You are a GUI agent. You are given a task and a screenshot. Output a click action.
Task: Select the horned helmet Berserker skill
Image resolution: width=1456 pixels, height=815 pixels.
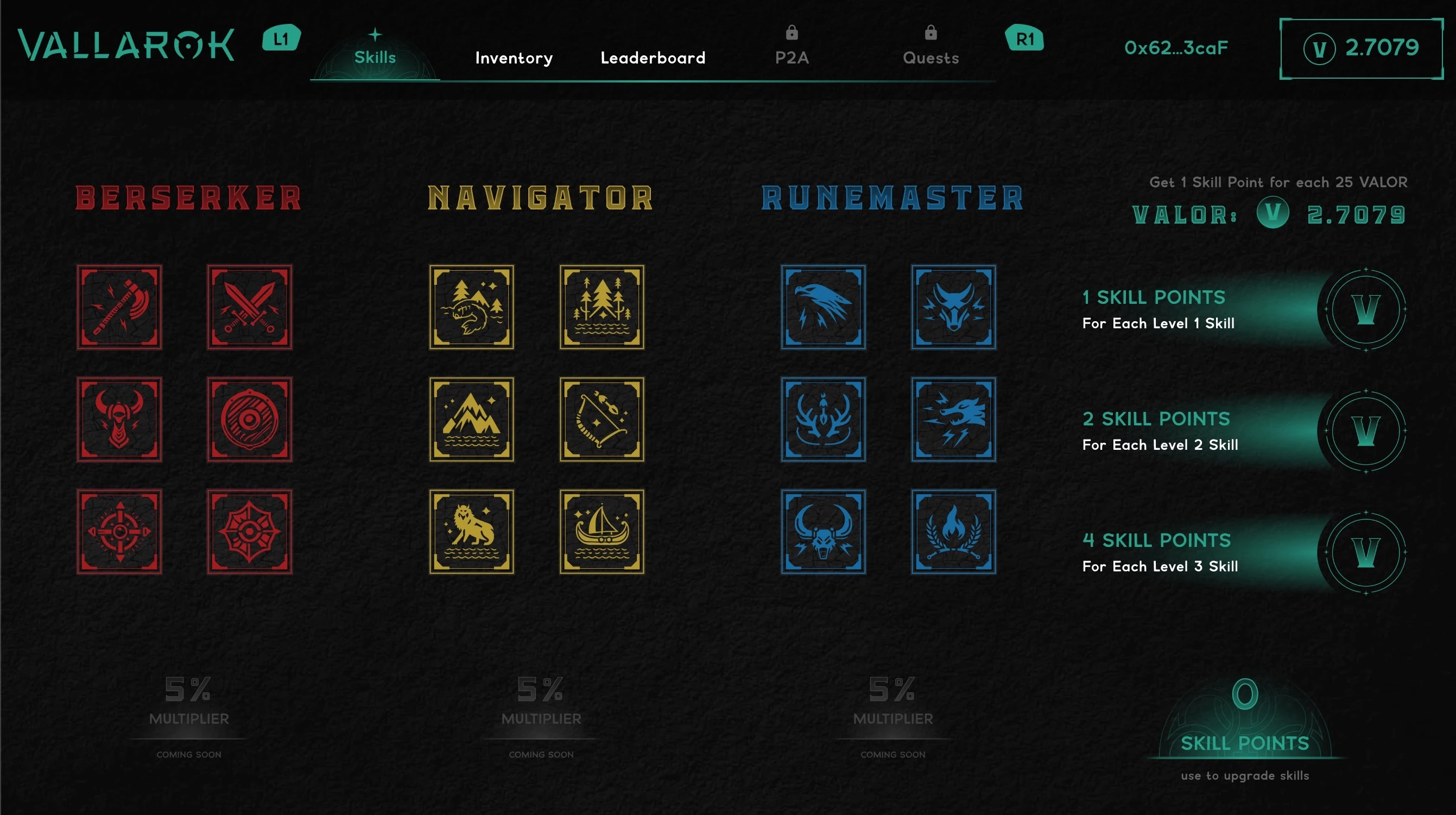point(119,419)
